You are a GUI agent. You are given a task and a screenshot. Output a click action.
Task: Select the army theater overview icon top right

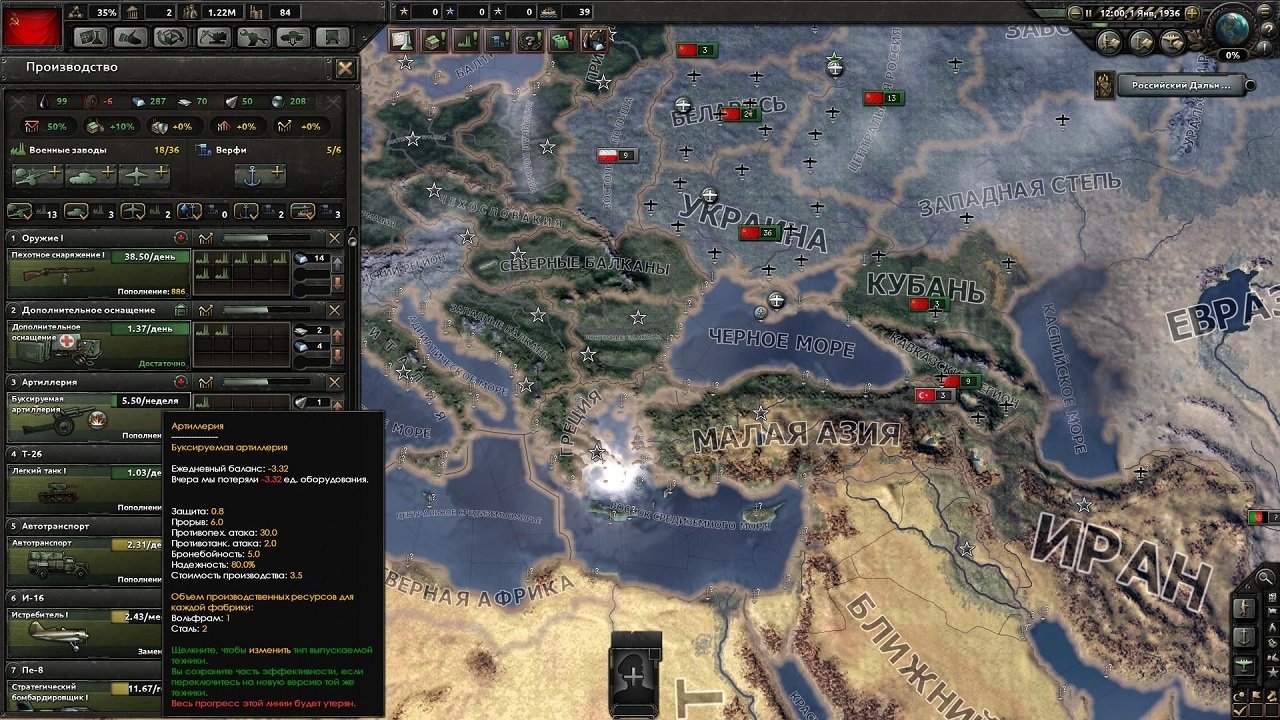pos(1108,41)
